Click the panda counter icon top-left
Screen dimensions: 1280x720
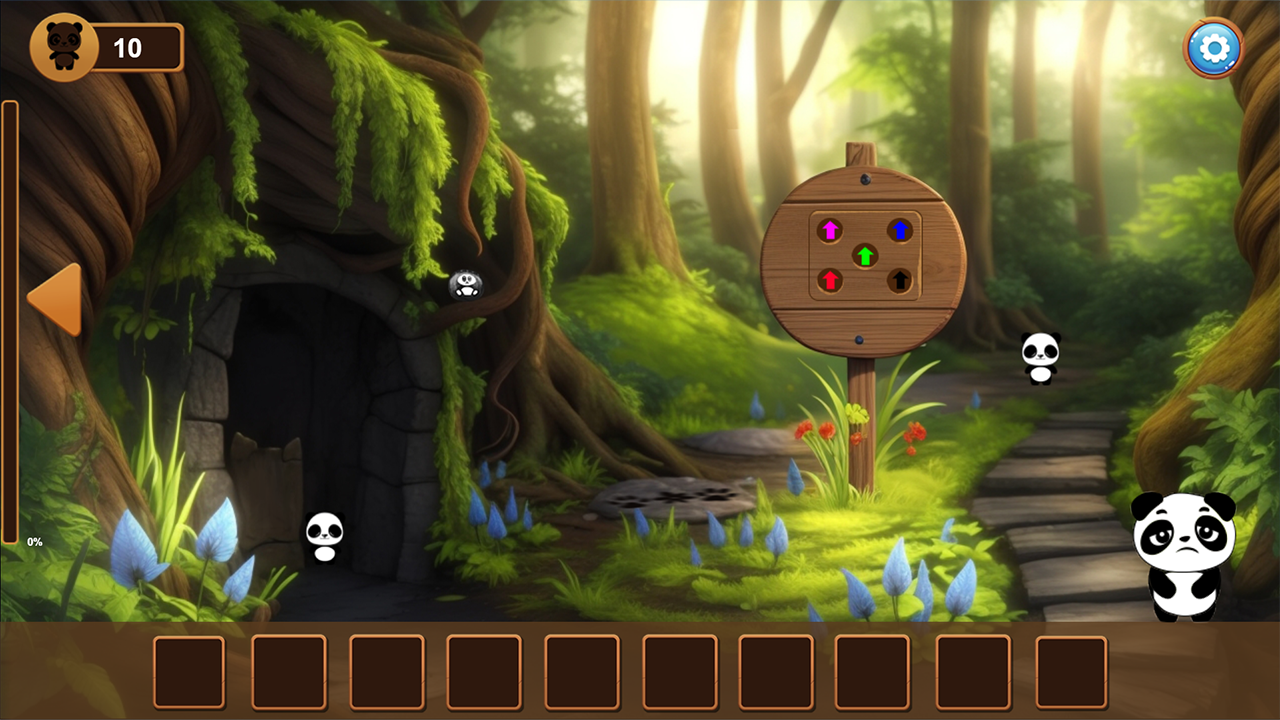pos(66,44)
